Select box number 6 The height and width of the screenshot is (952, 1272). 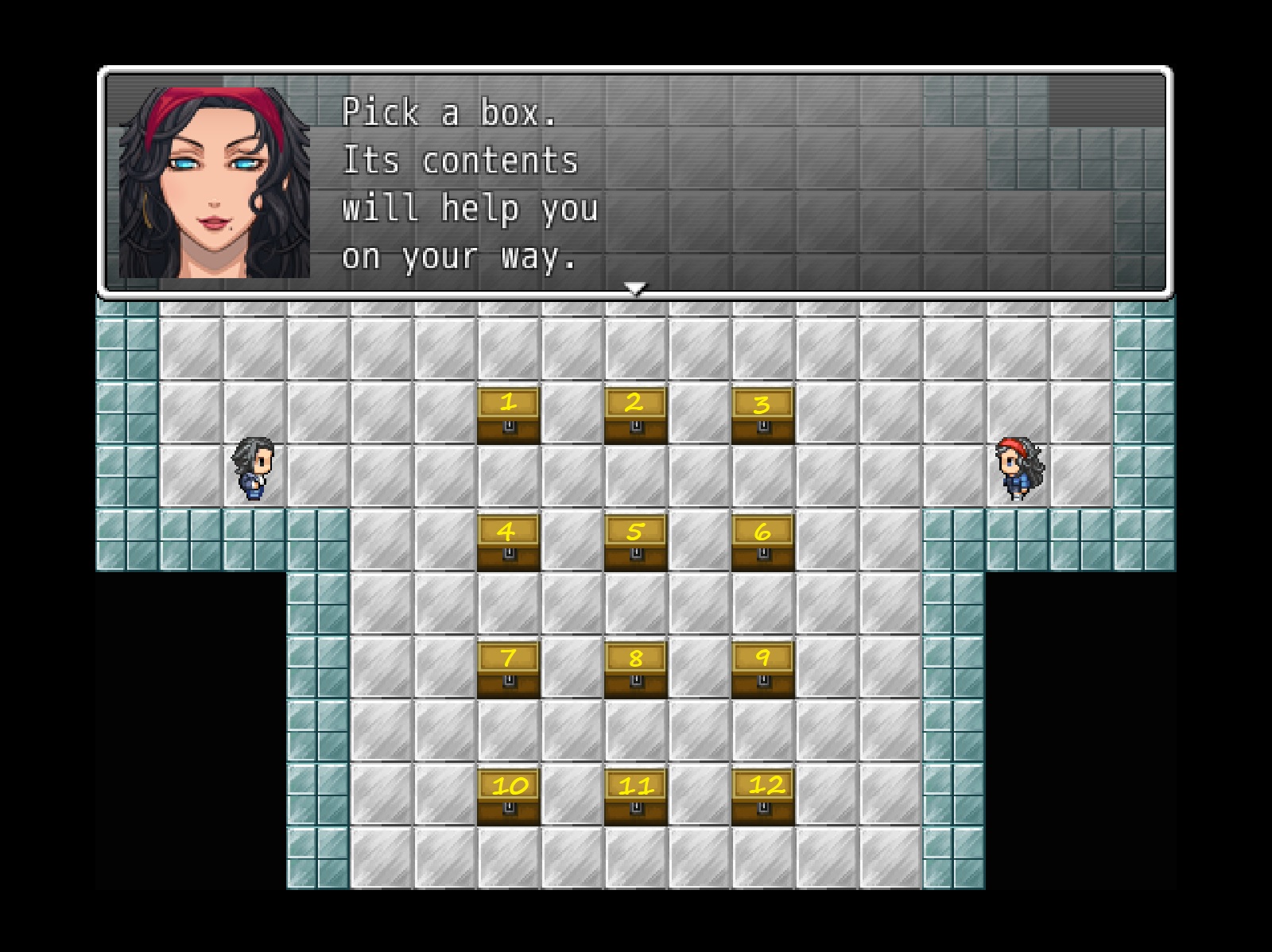coord(762,541)
